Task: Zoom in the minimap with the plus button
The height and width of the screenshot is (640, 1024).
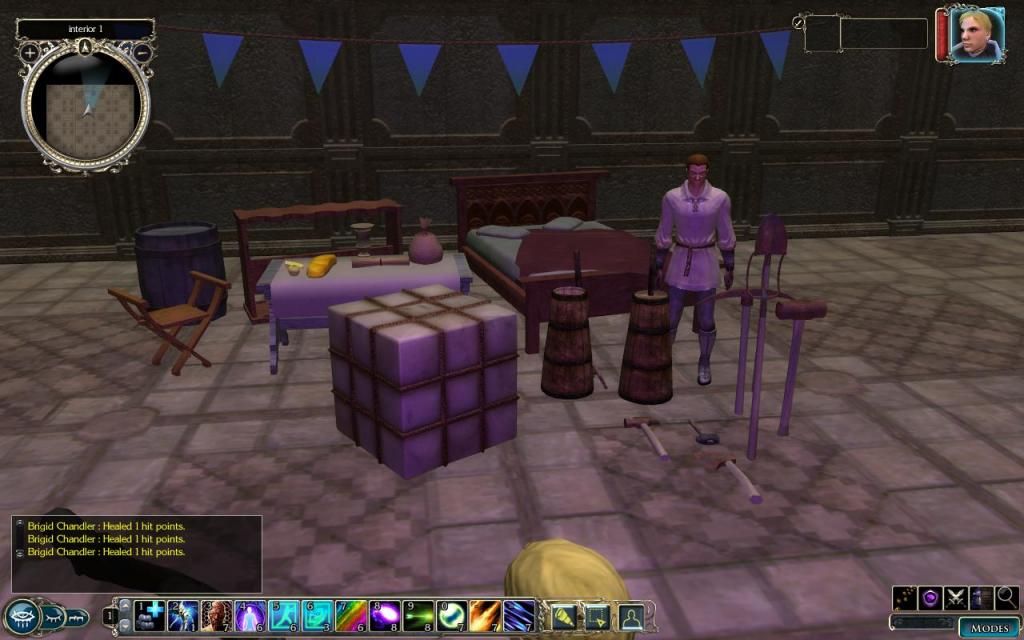Action: 30,51
